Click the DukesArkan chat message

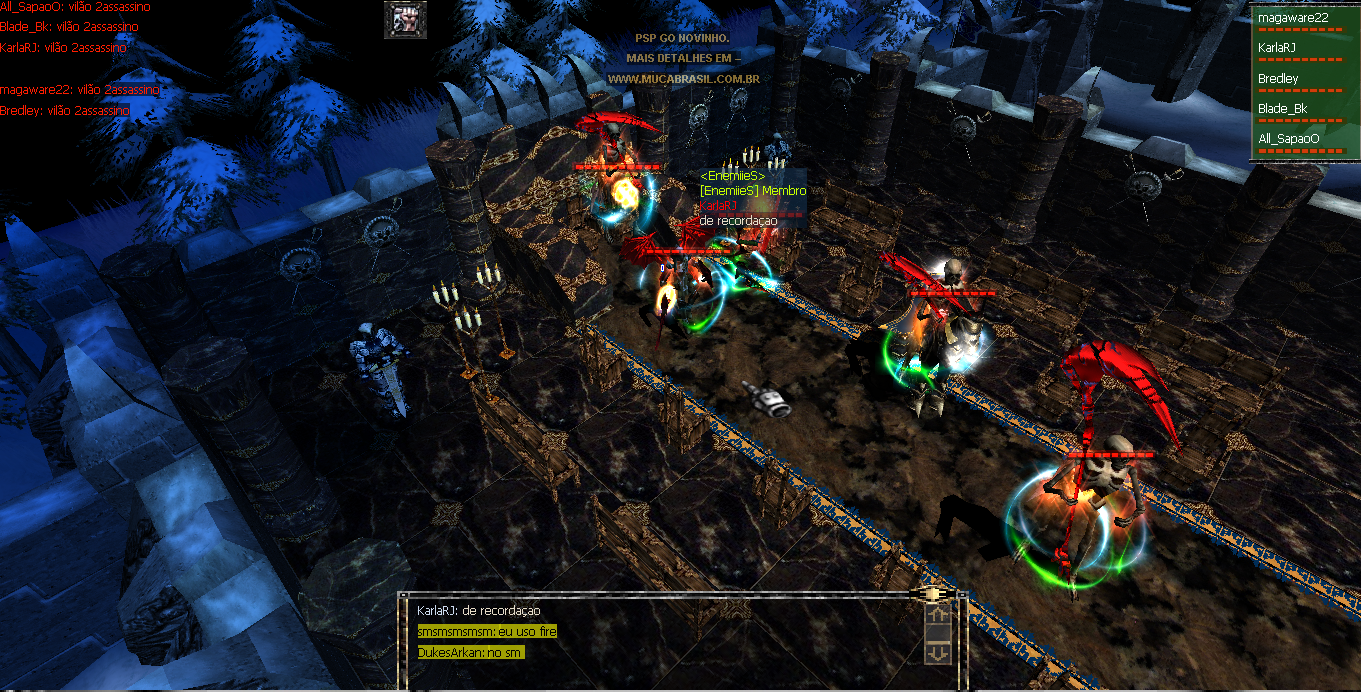click(x=471, y=652)
